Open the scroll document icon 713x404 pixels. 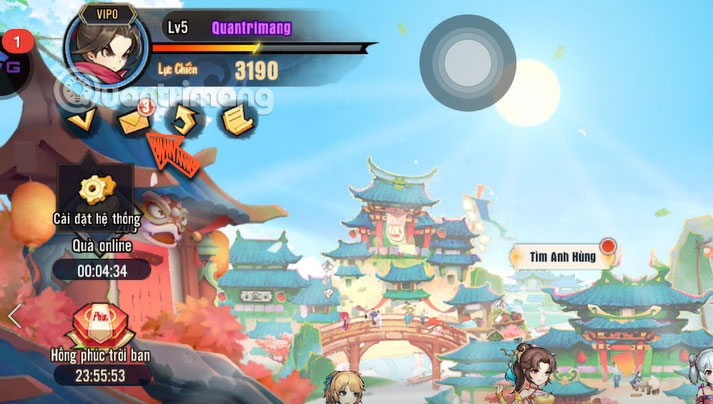236,121
